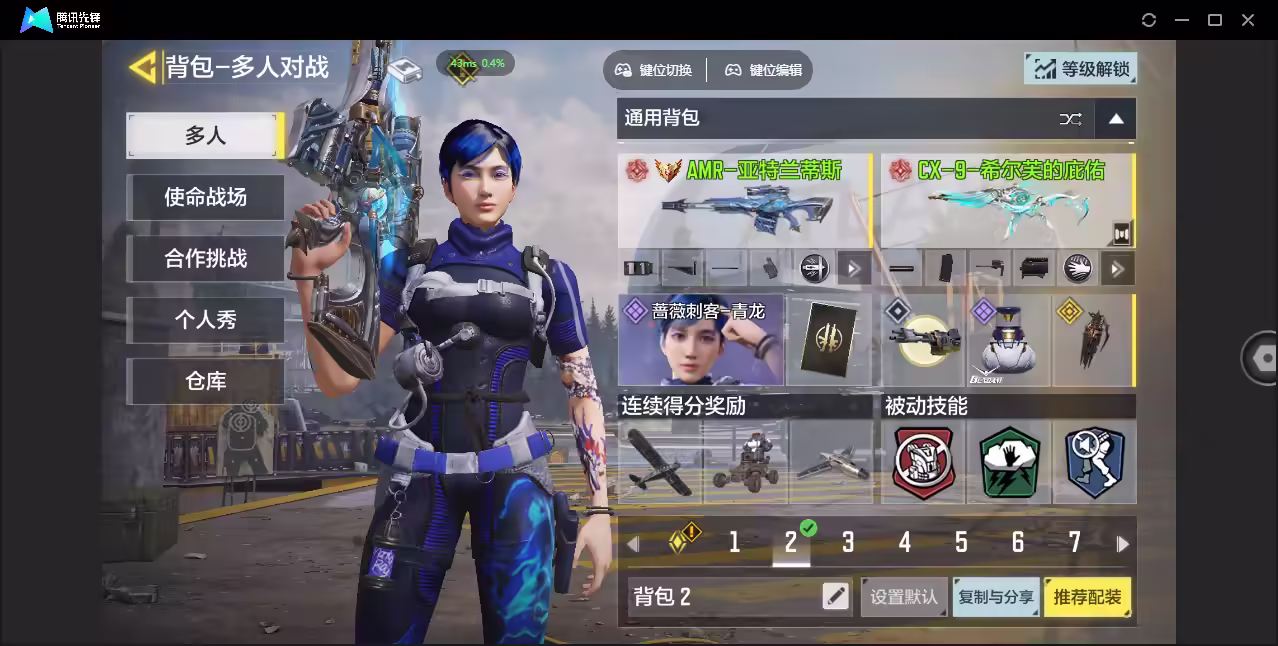Rename 背包 2 with the pencil icon
1278x646 pixels.
pyautogui.click(x=835, y=597)
